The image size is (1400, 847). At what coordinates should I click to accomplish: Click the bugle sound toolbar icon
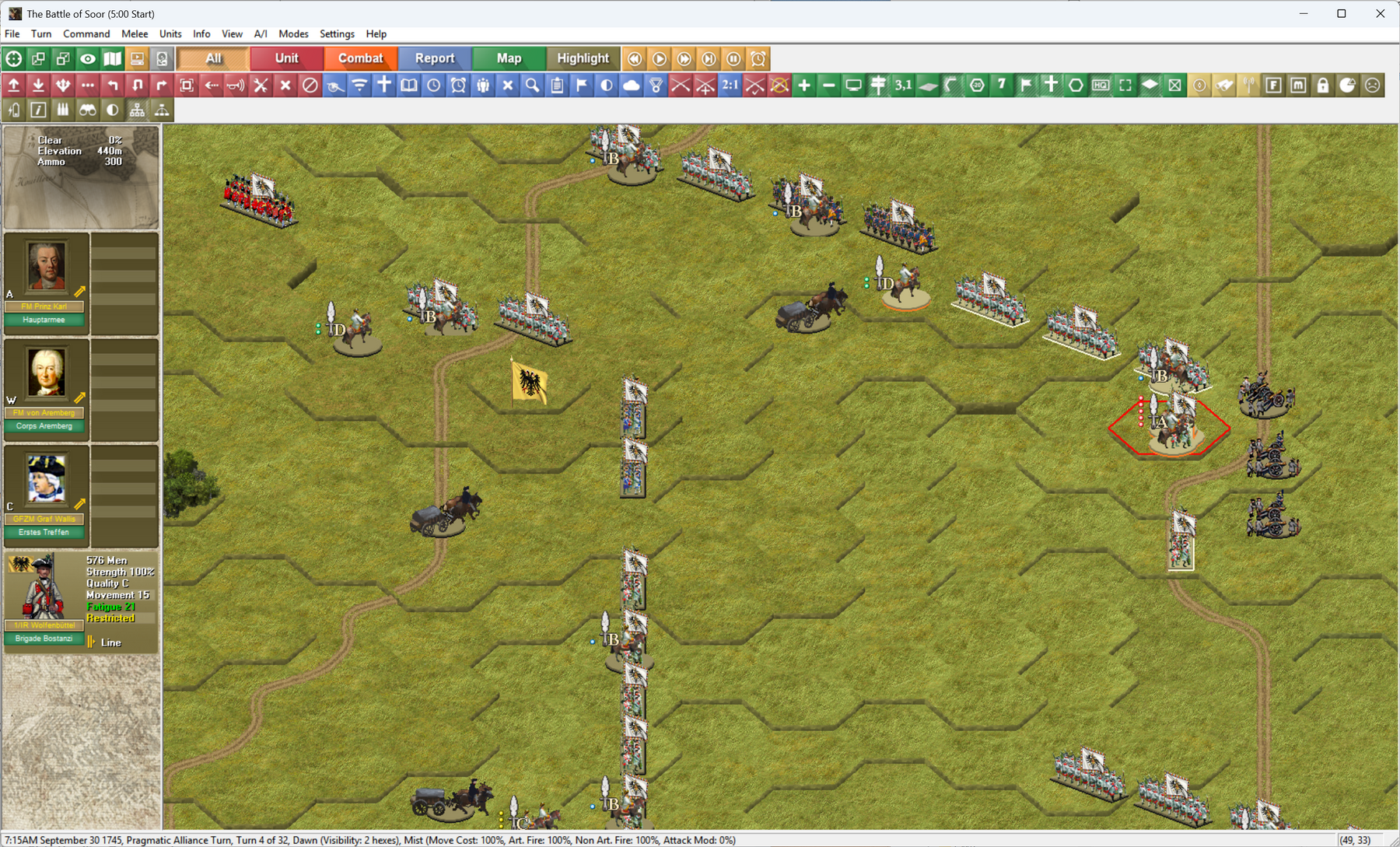pyautogui.click(x=236, y=86)
